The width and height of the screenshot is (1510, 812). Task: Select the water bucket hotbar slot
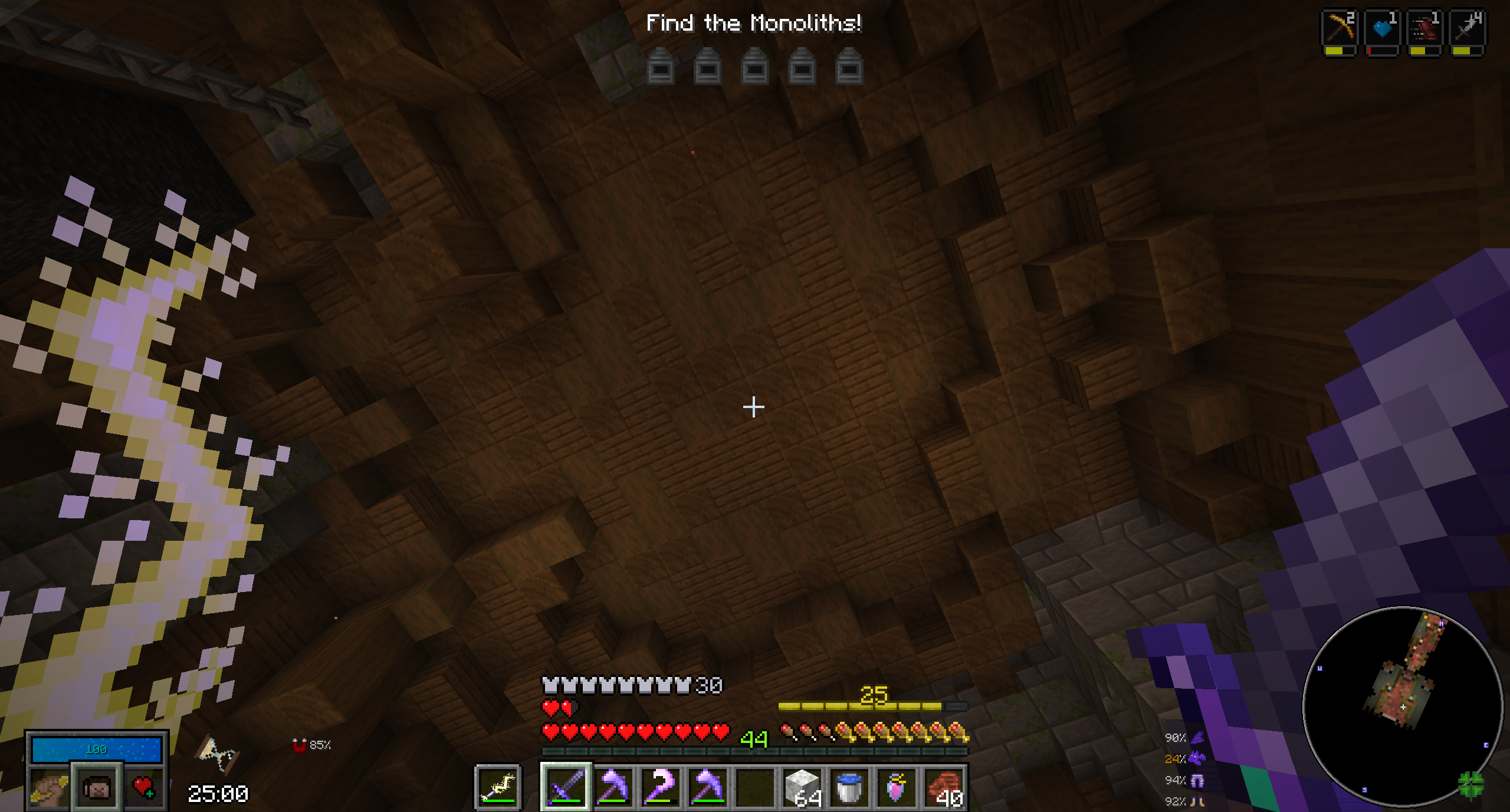click(849, 787)
